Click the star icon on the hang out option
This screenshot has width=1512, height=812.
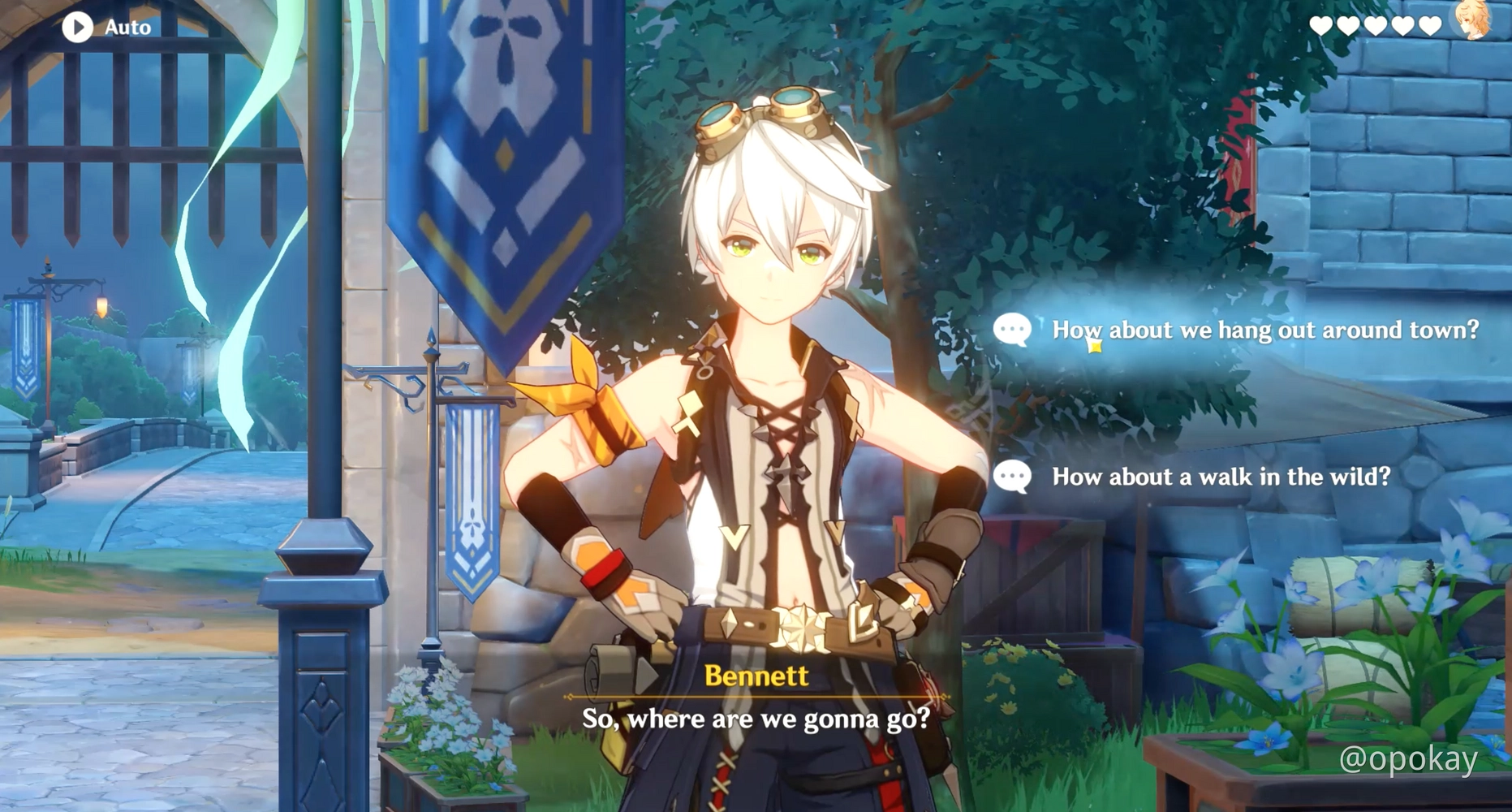pos(1096,345)
